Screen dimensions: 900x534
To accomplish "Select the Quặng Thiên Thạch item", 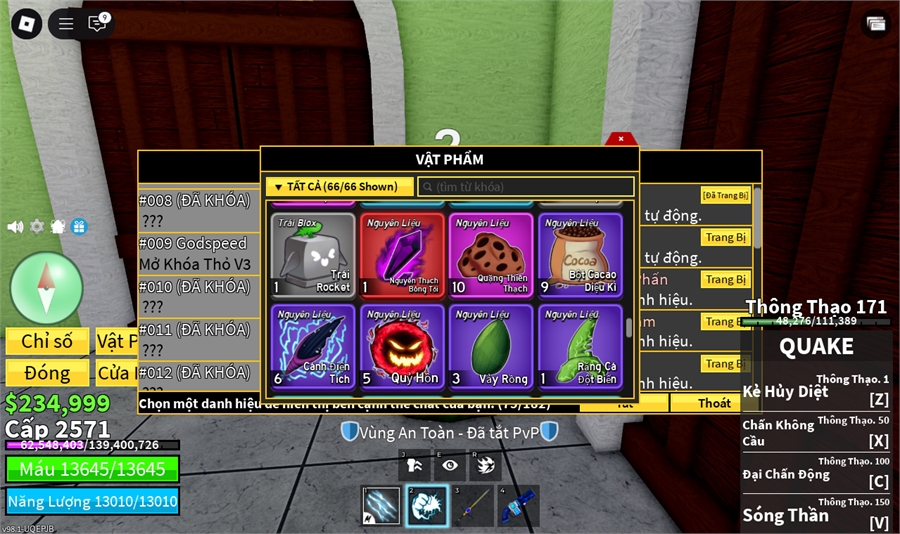I will coord(491,255).
